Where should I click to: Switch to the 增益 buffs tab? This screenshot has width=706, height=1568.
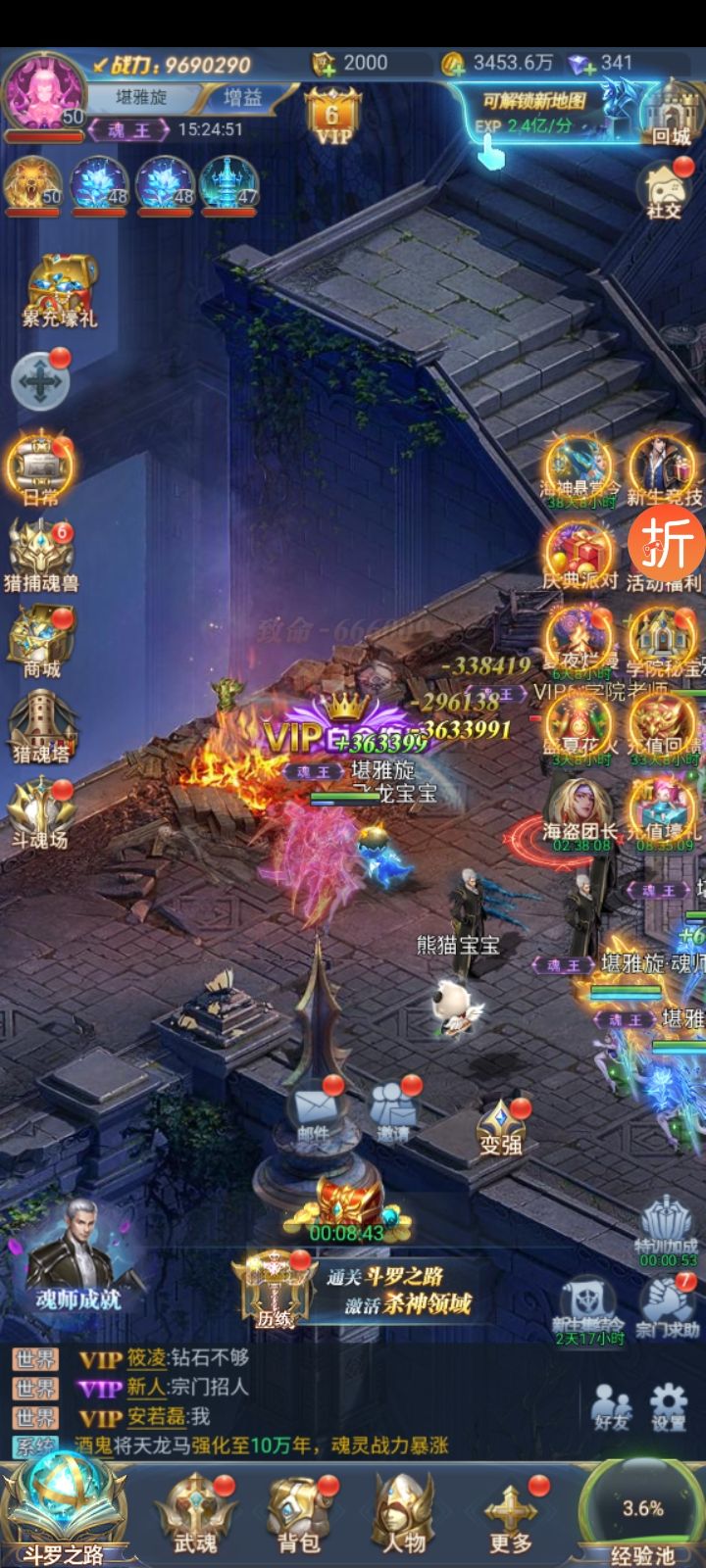(242, 98)
